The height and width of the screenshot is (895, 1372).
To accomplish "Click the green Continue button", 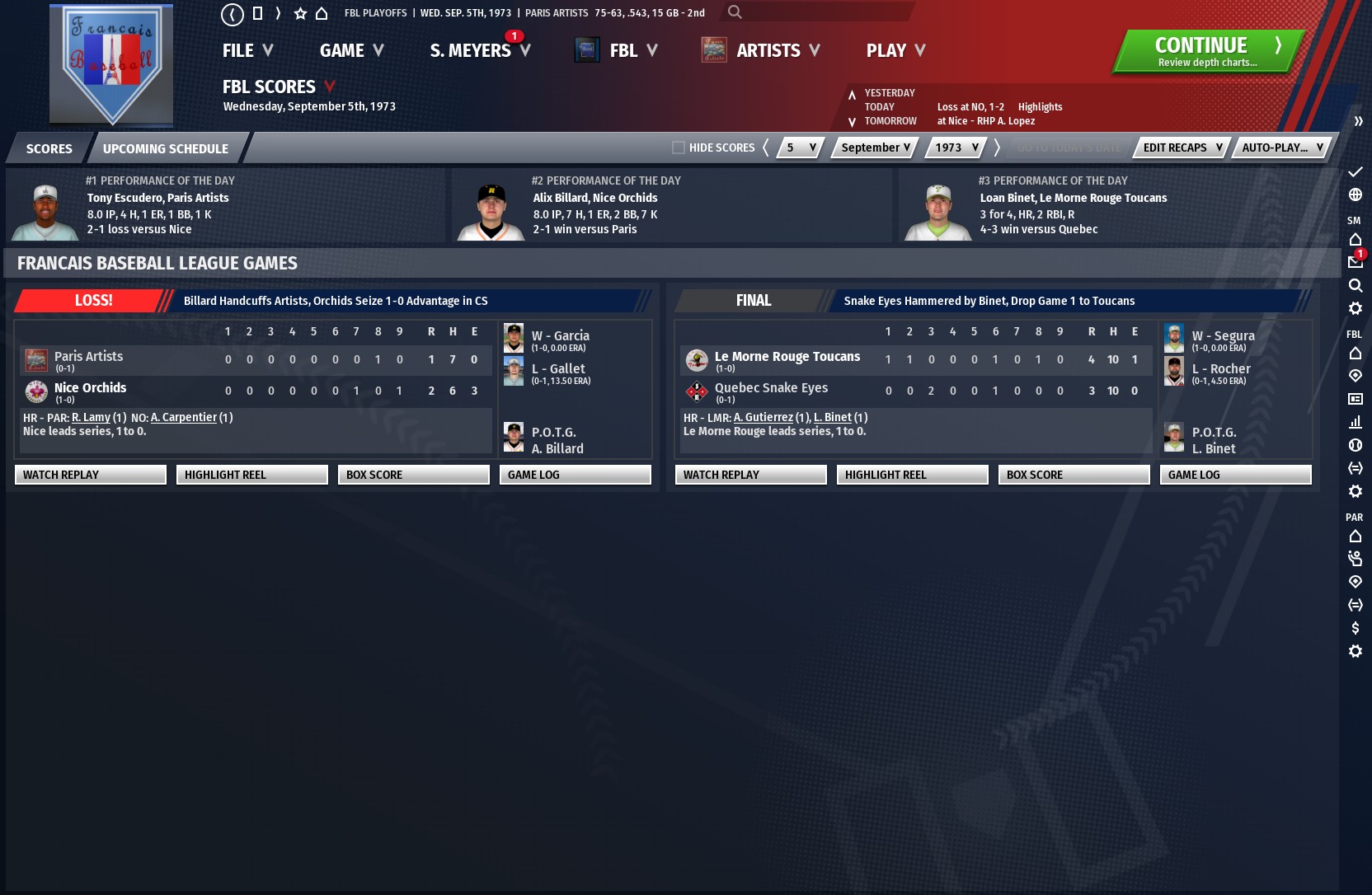I will (1208, 51).
